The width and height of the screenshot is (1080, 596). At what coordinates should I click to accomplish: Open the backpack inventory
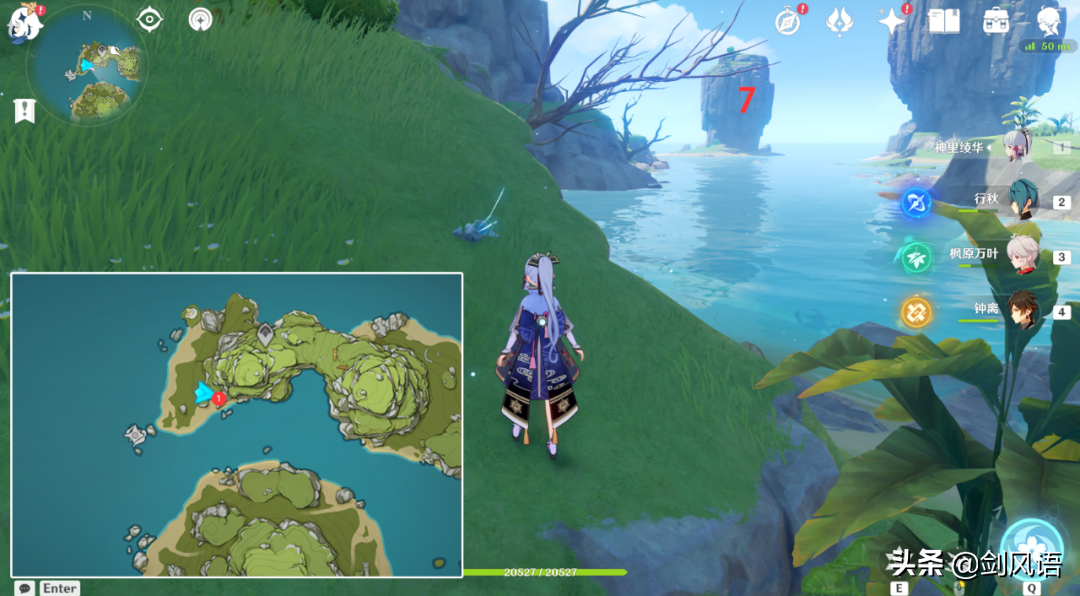tap(996, 21)
